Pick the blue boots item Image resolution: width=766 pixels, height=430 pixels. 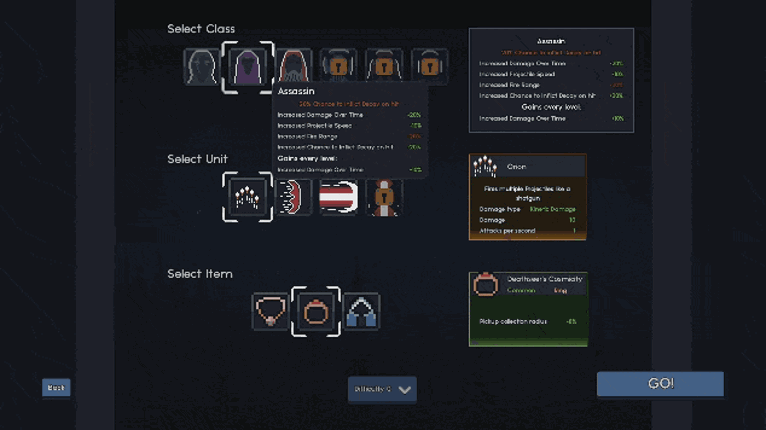(361, 311)
